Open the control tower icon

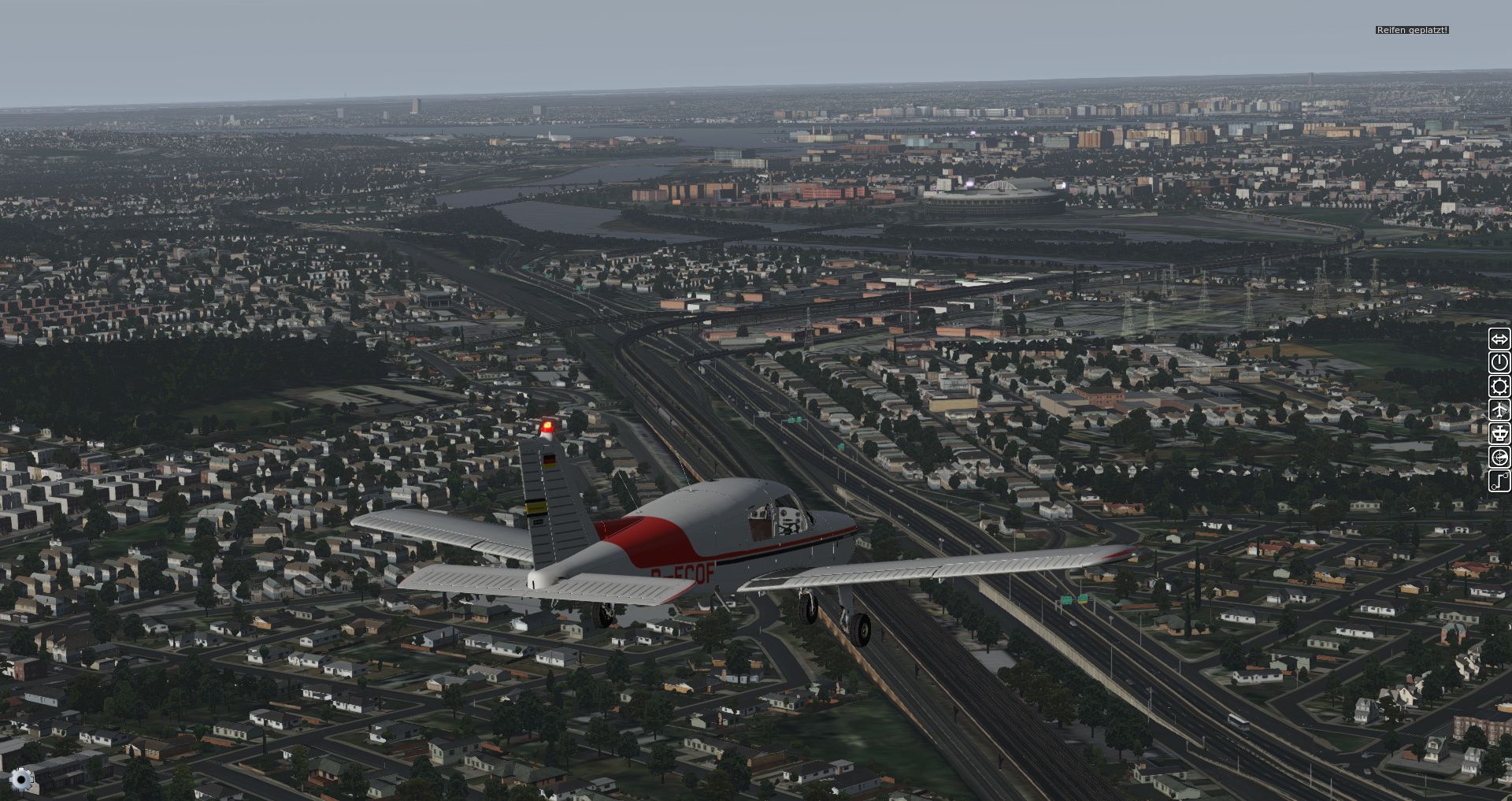[x=1499, y=434]
